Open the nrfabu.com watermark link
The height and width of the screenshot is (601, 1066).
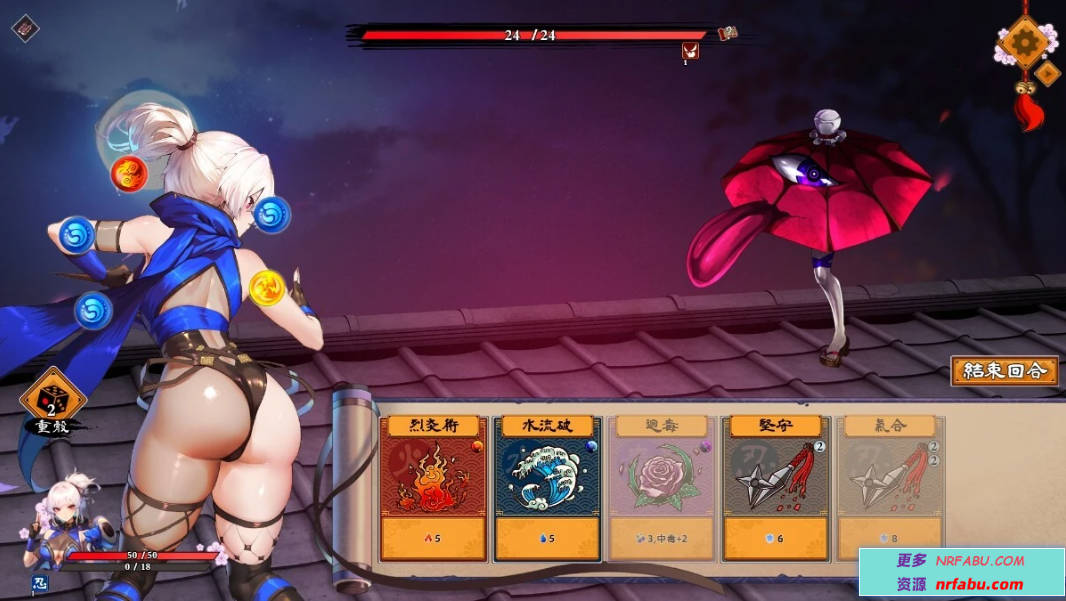961,572
